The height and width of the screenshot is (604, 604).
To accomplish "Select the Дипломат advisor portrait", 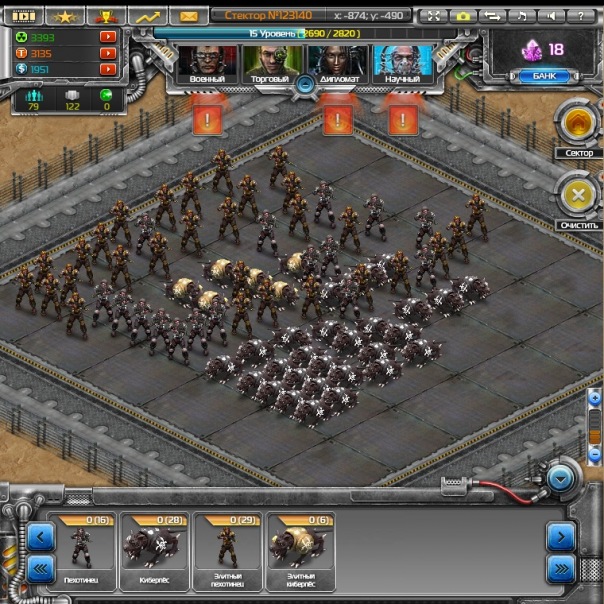I will point(335,63).
